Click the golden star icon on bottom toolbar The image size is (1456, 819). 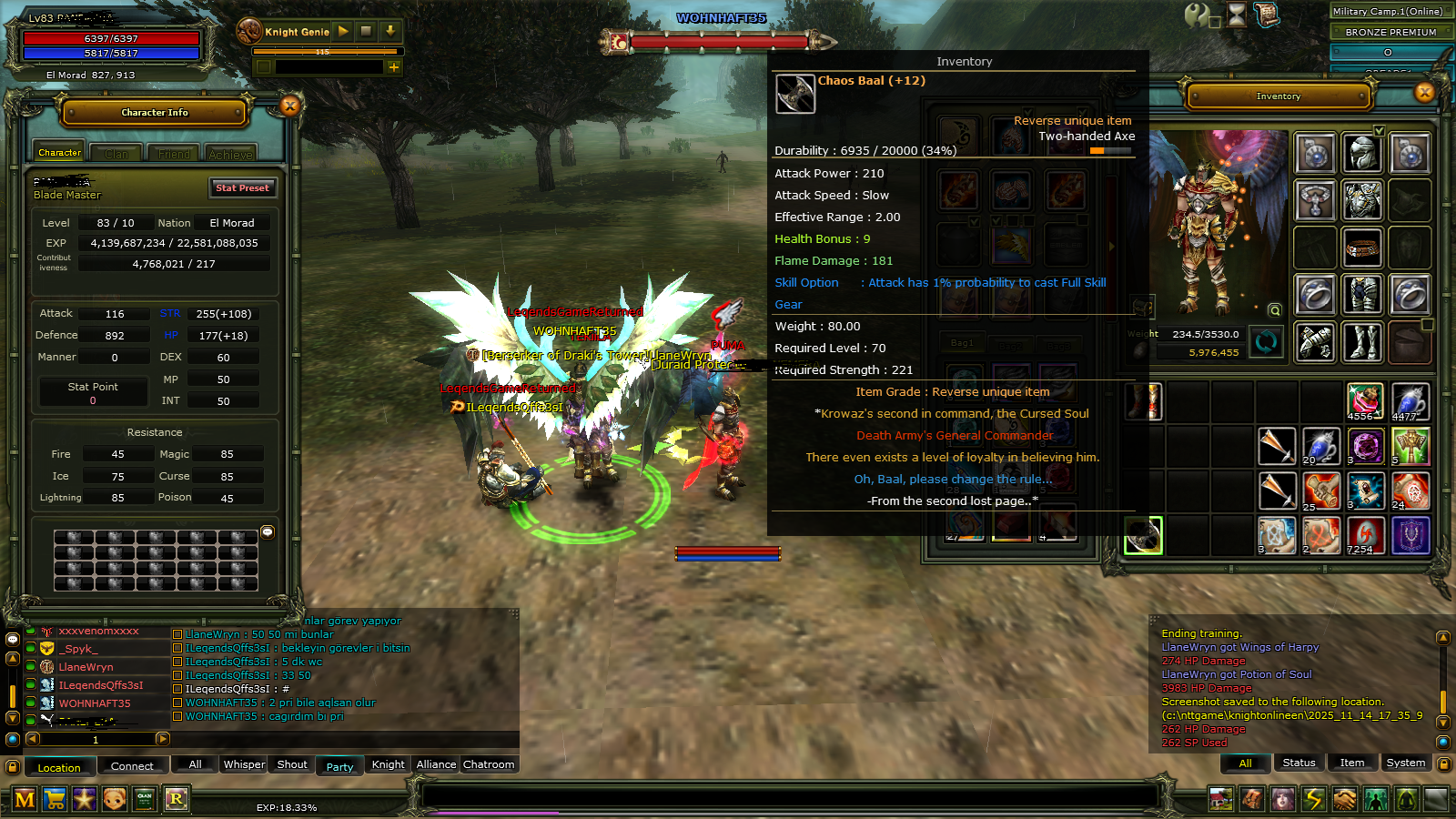click(85, 798)
